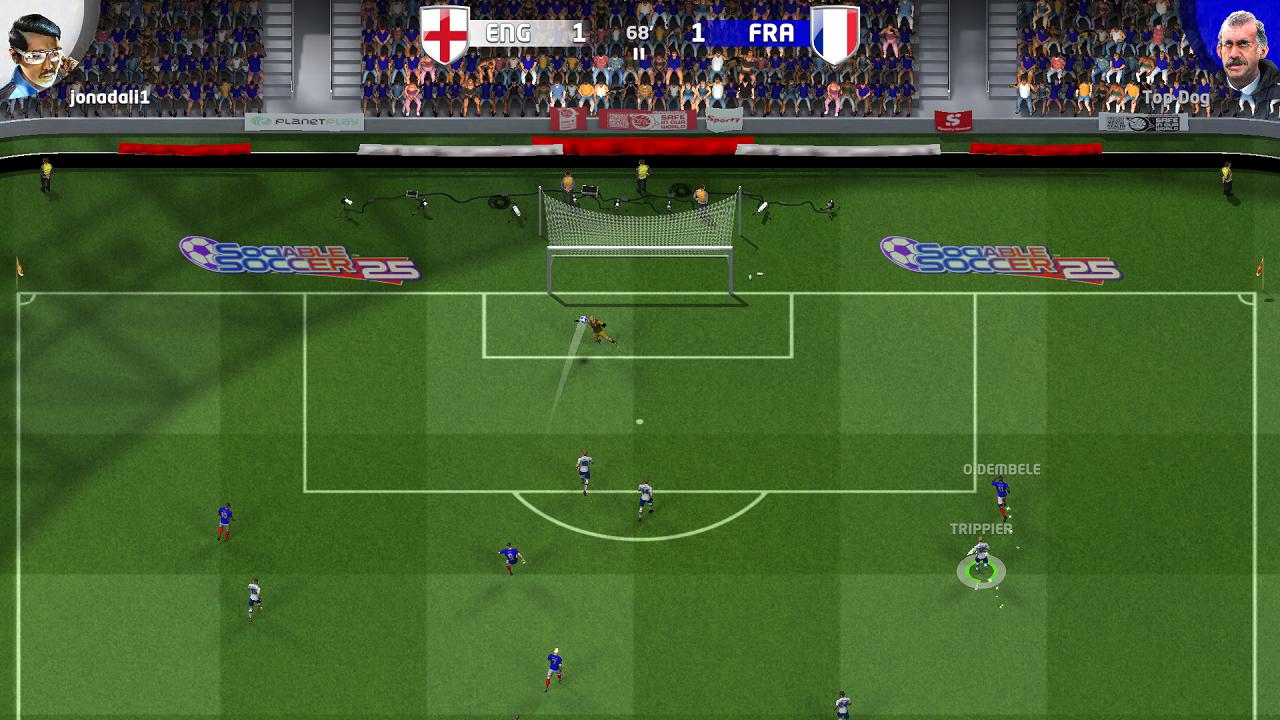Click the ball near the goalkeeper
Viewport: 1280px width, 720px height.
click(x=583, y=319)
